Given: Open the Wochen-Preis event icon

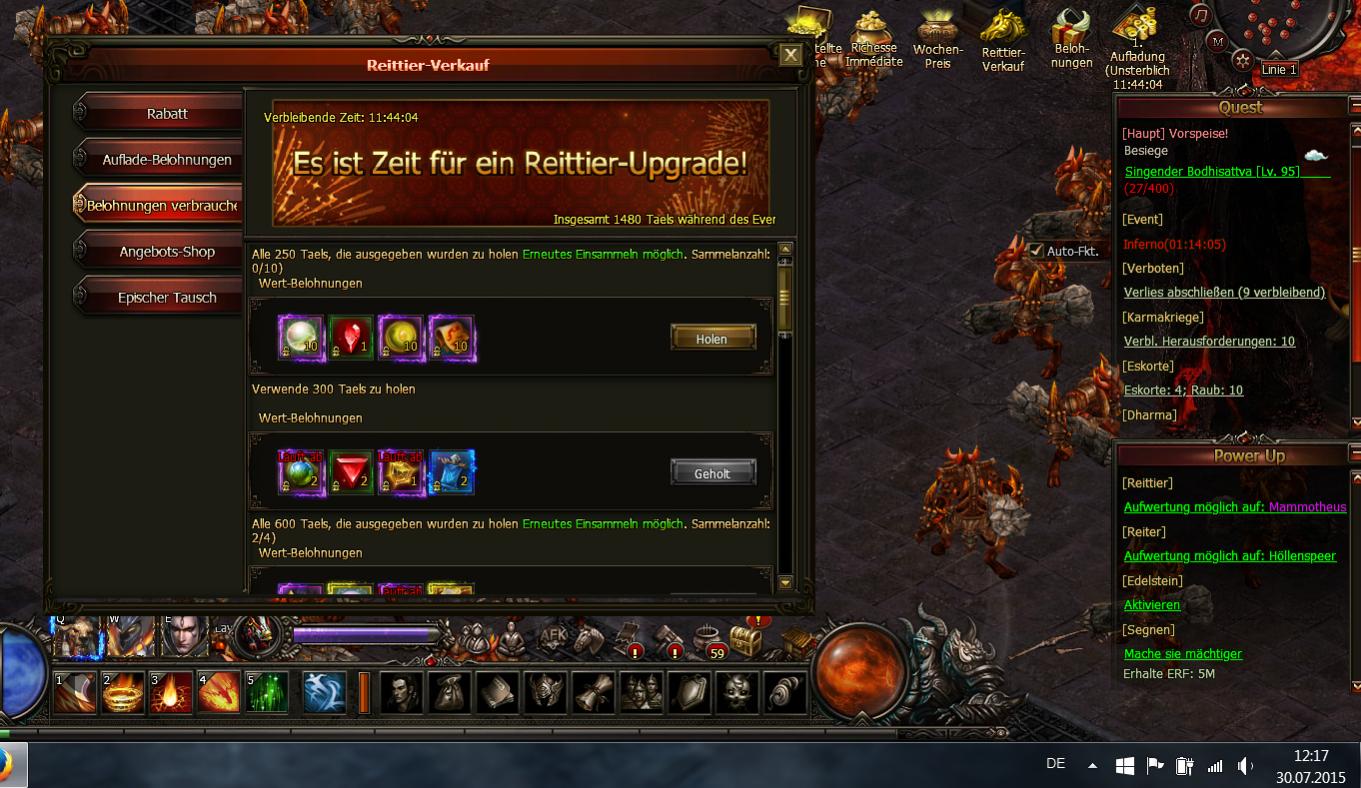Looking at the screenshot, I should pos(937,40).
